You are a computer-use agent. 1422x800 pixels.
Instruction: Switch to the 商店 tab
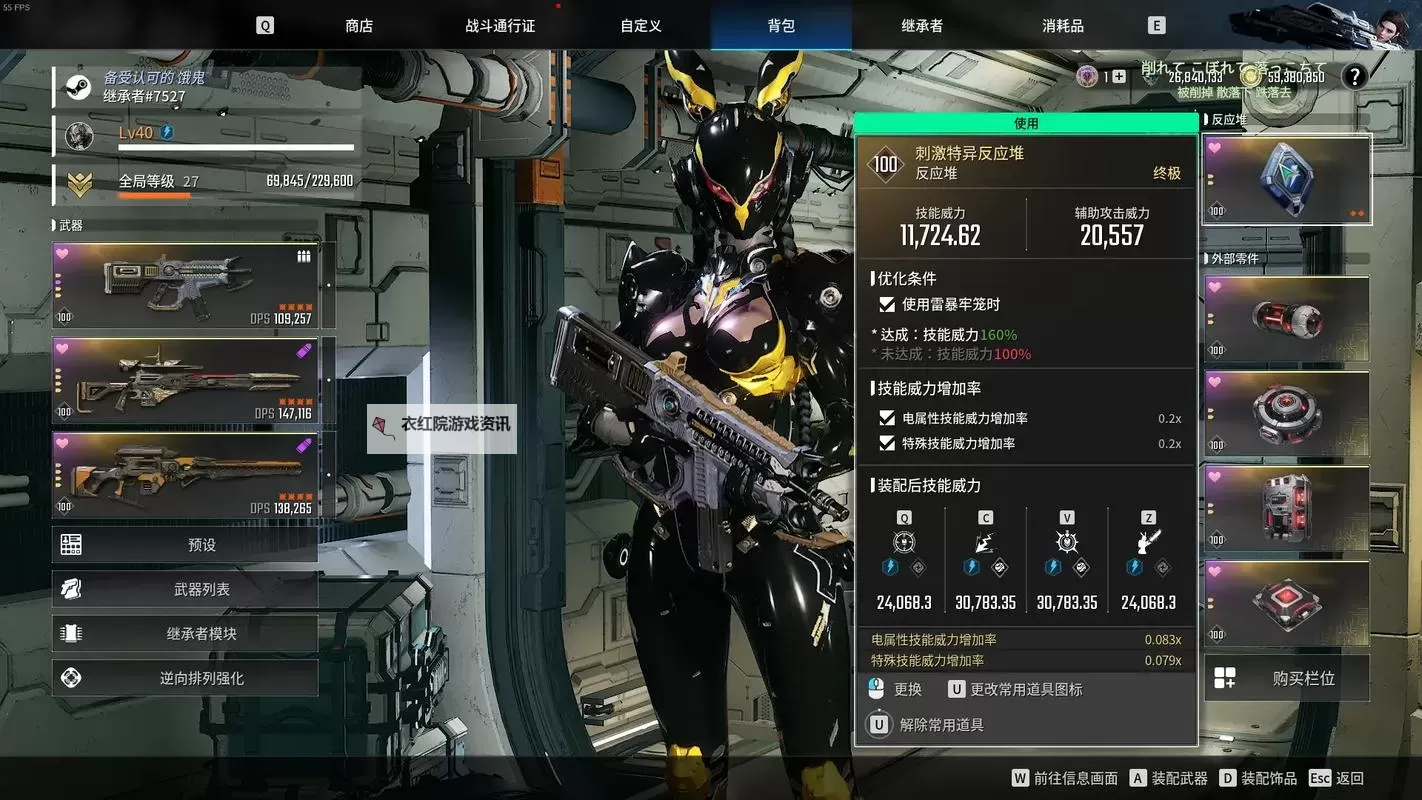pos(359,26)
